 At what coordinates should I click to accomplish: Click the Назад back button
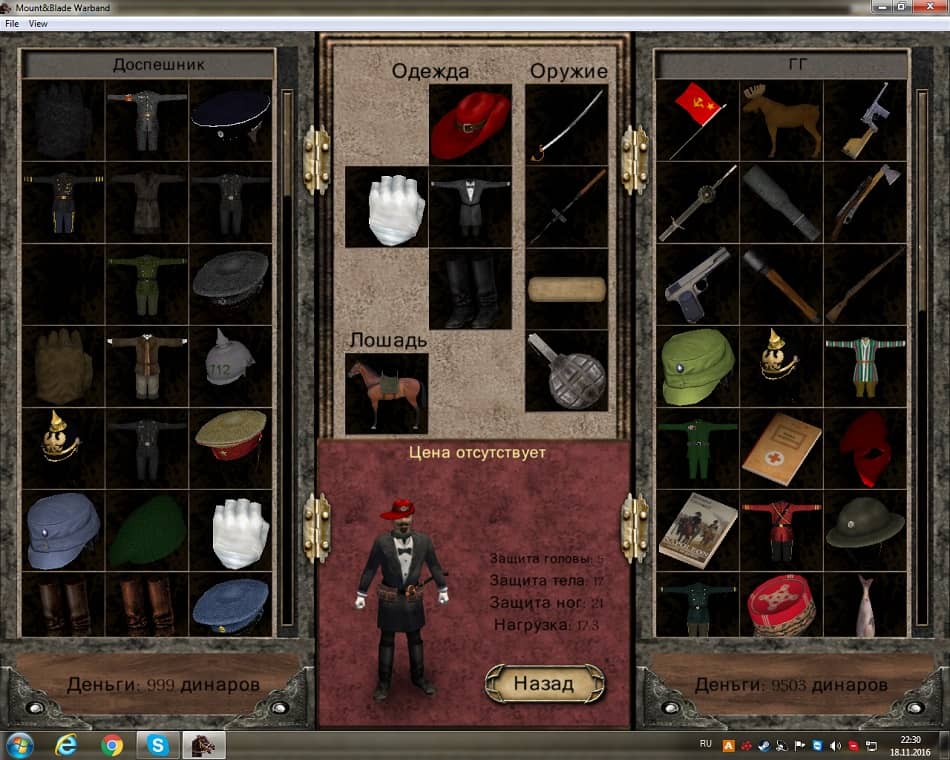(544, 684)
